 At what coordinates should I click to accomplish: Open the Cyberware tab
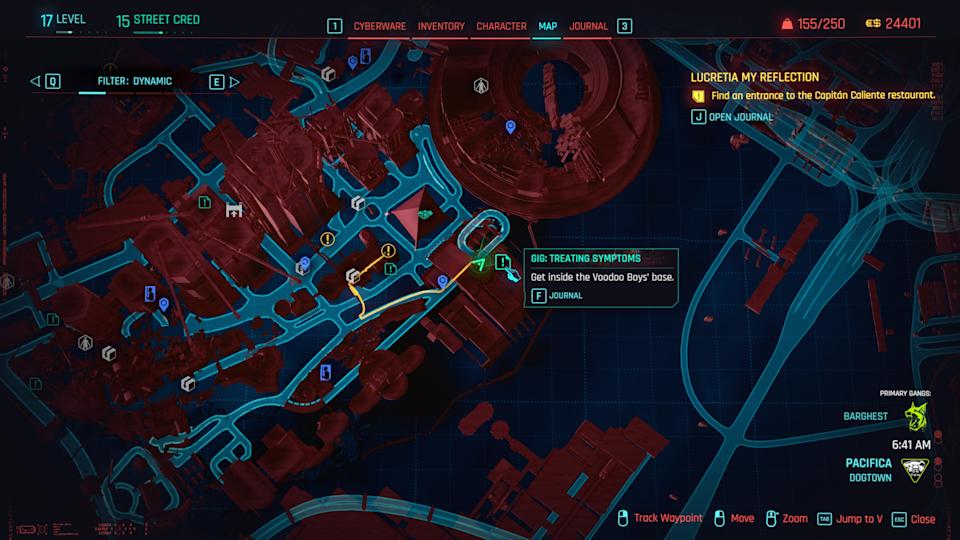click(x=379, y=26)
